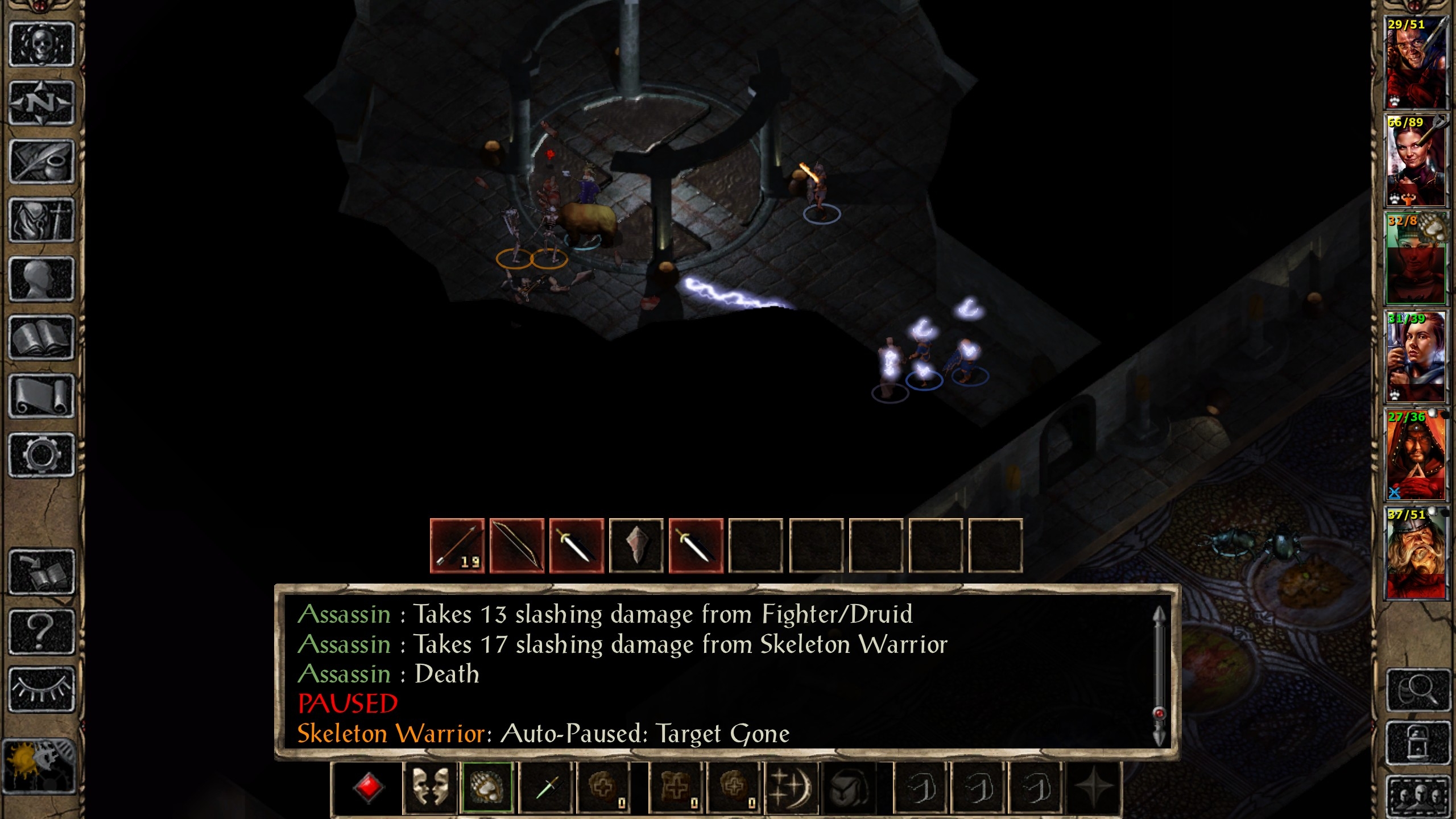Viewport: 1456px width, 819px height.
Task: Activate the twin masks dialogue button
Action: coord(430,788)
